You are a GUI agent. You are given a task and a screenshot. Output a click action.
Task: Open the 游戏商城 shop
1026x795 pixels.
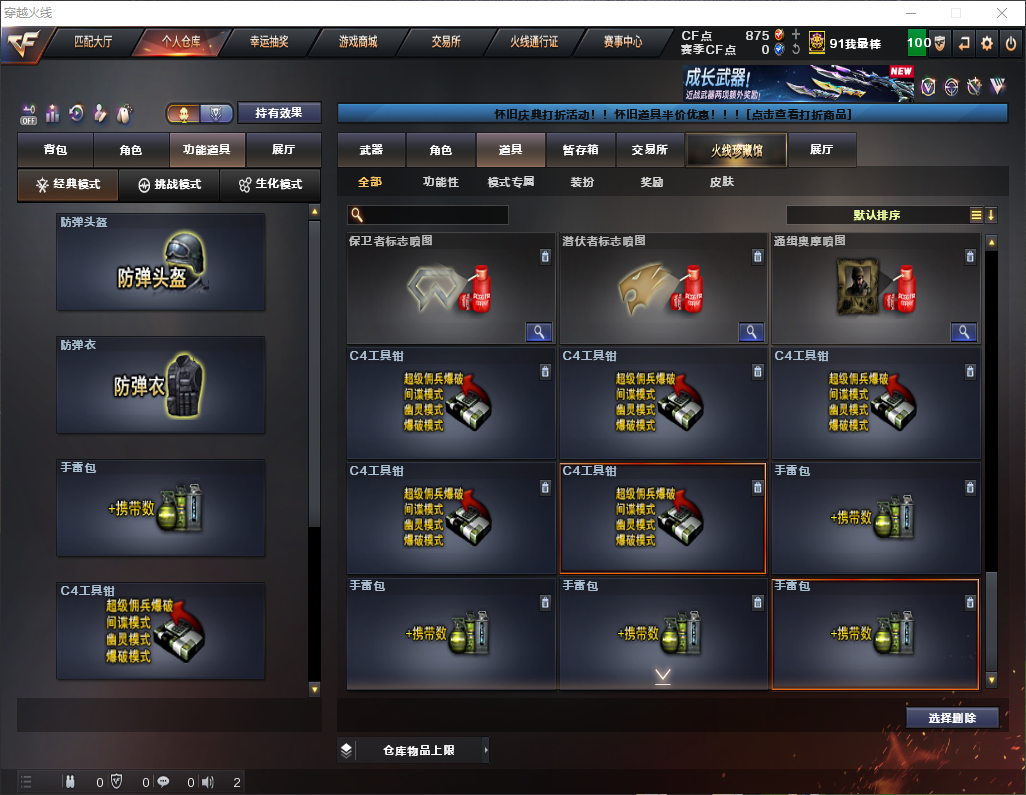pyautogui.click(x=358, y=42)
